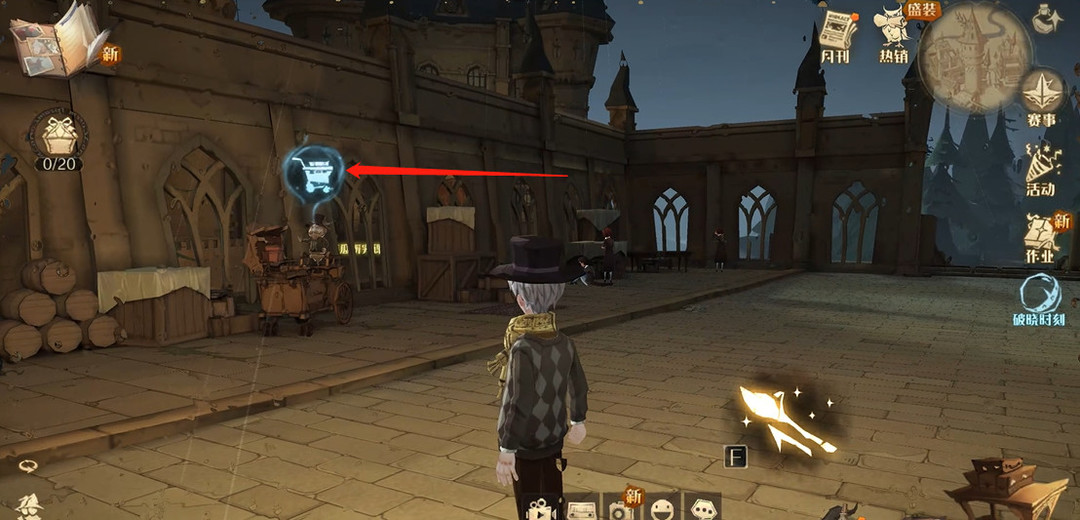Open the smiley emote toolbar icon
This screenshot has height=520, width=1080.
(x=663, y=510)
